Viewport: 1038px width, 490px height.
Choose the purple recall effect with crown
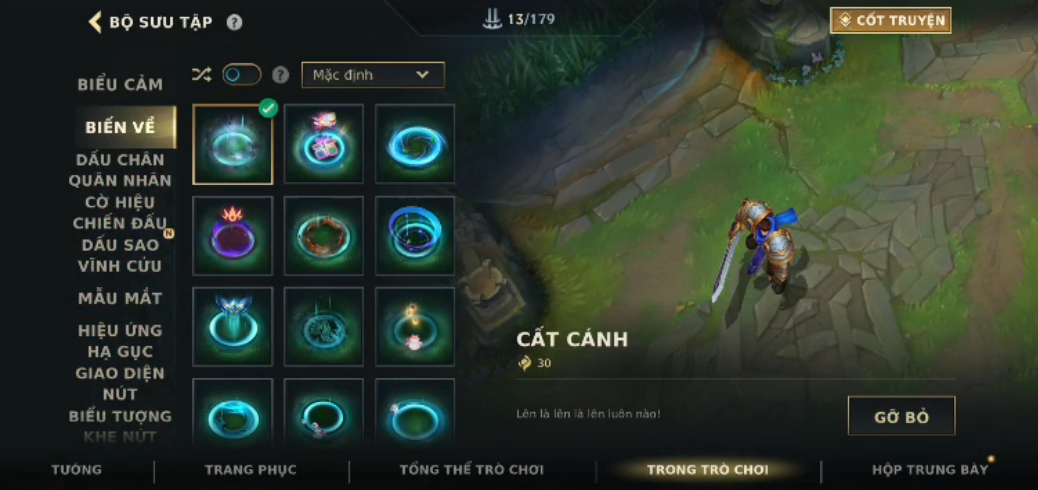(233, 236)
